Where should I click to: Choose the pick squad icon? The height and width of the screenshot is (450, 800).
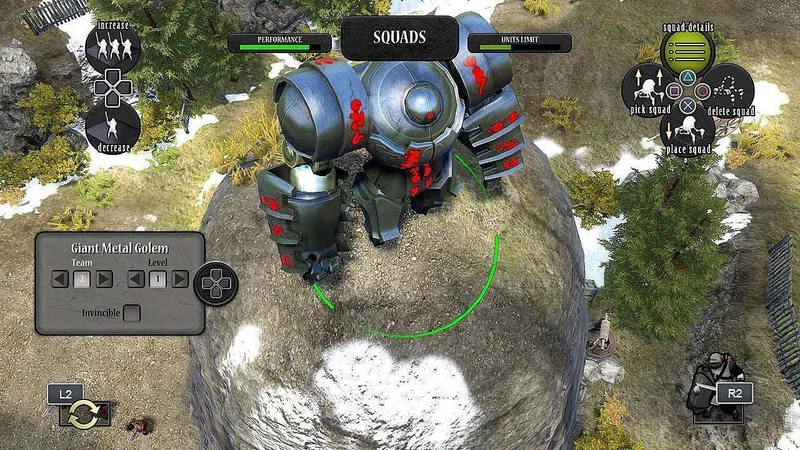click(645, 86)
